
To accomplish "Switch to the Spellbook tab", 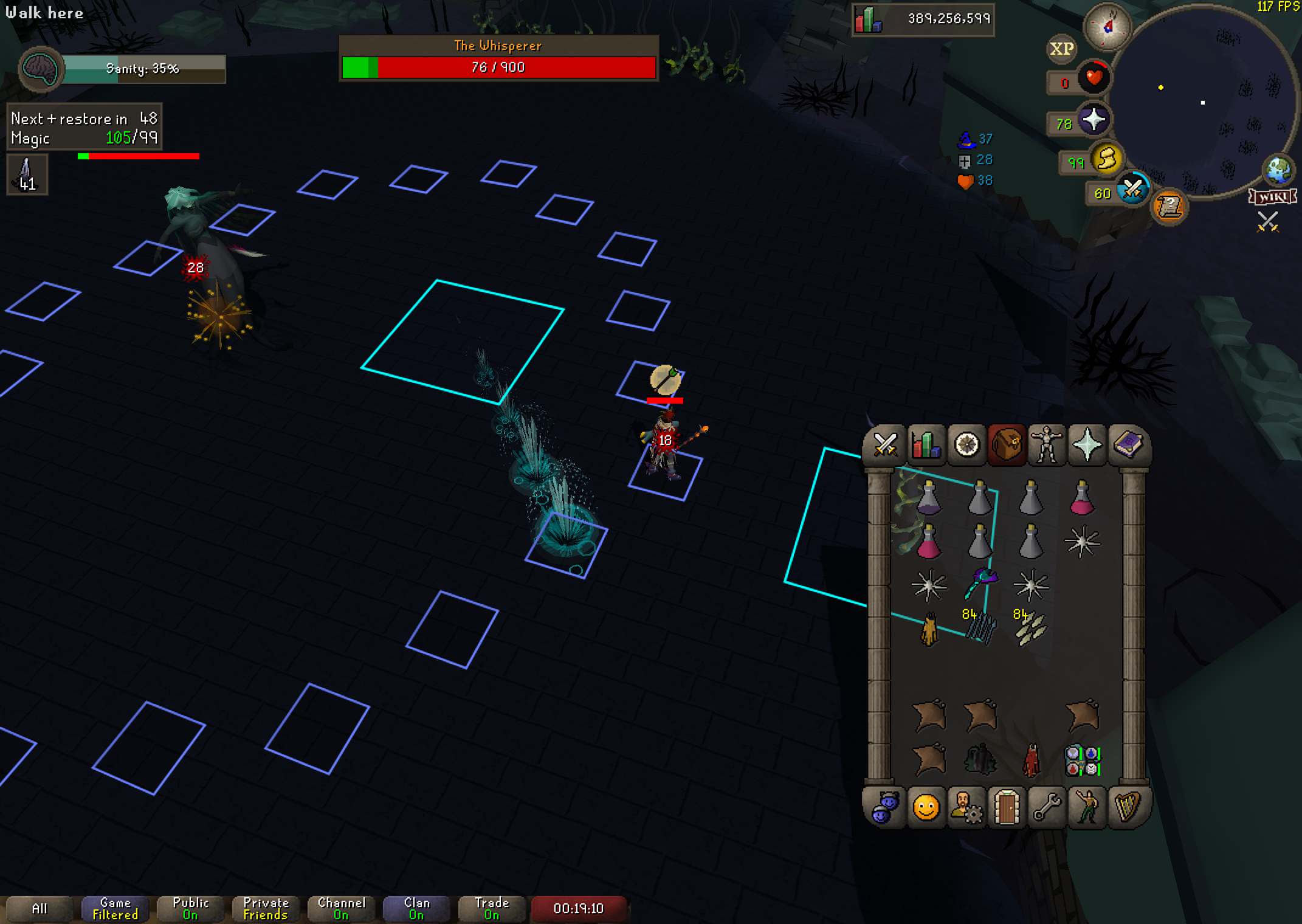I will [1128, 444].
